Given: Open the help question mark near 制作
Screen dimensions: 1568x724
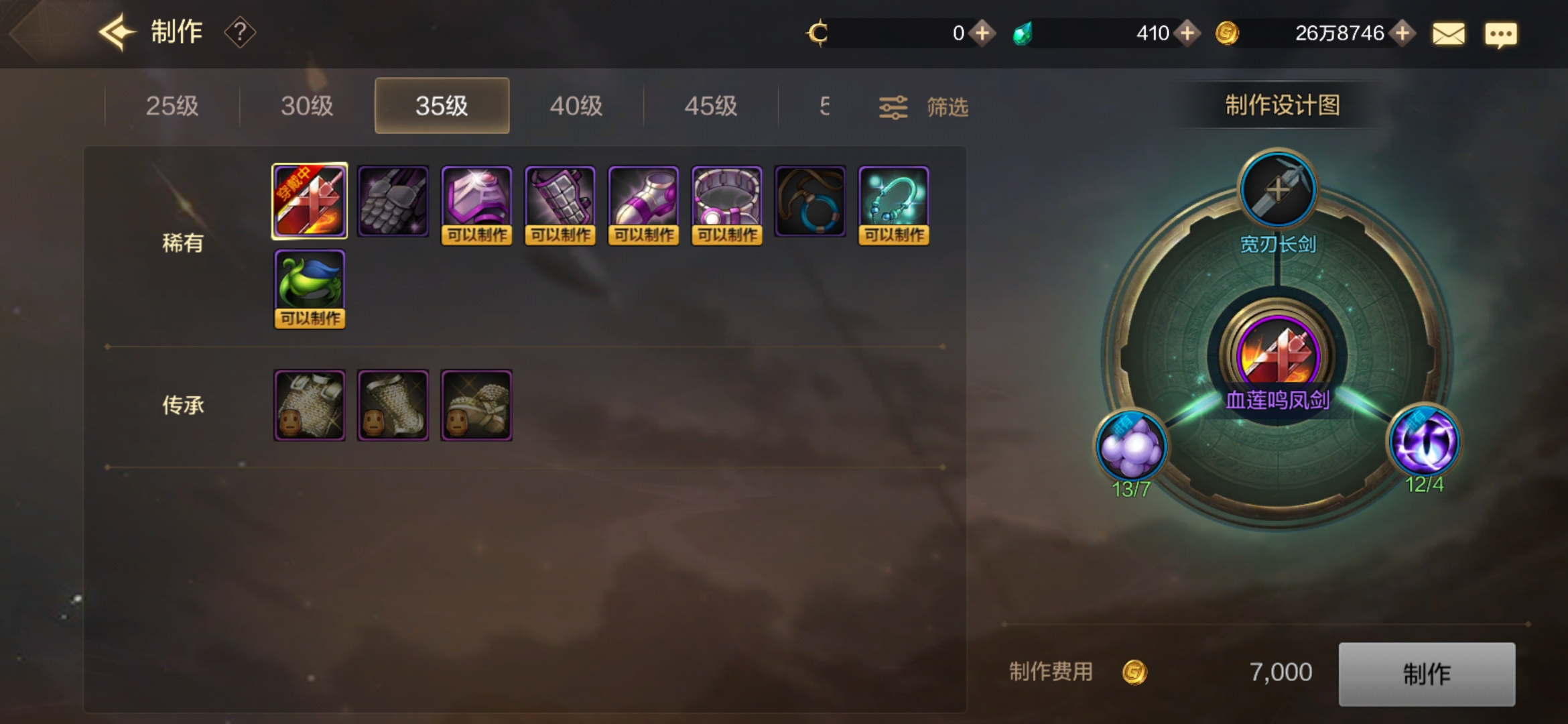Looking at the screenshot, I should point(240,32).
